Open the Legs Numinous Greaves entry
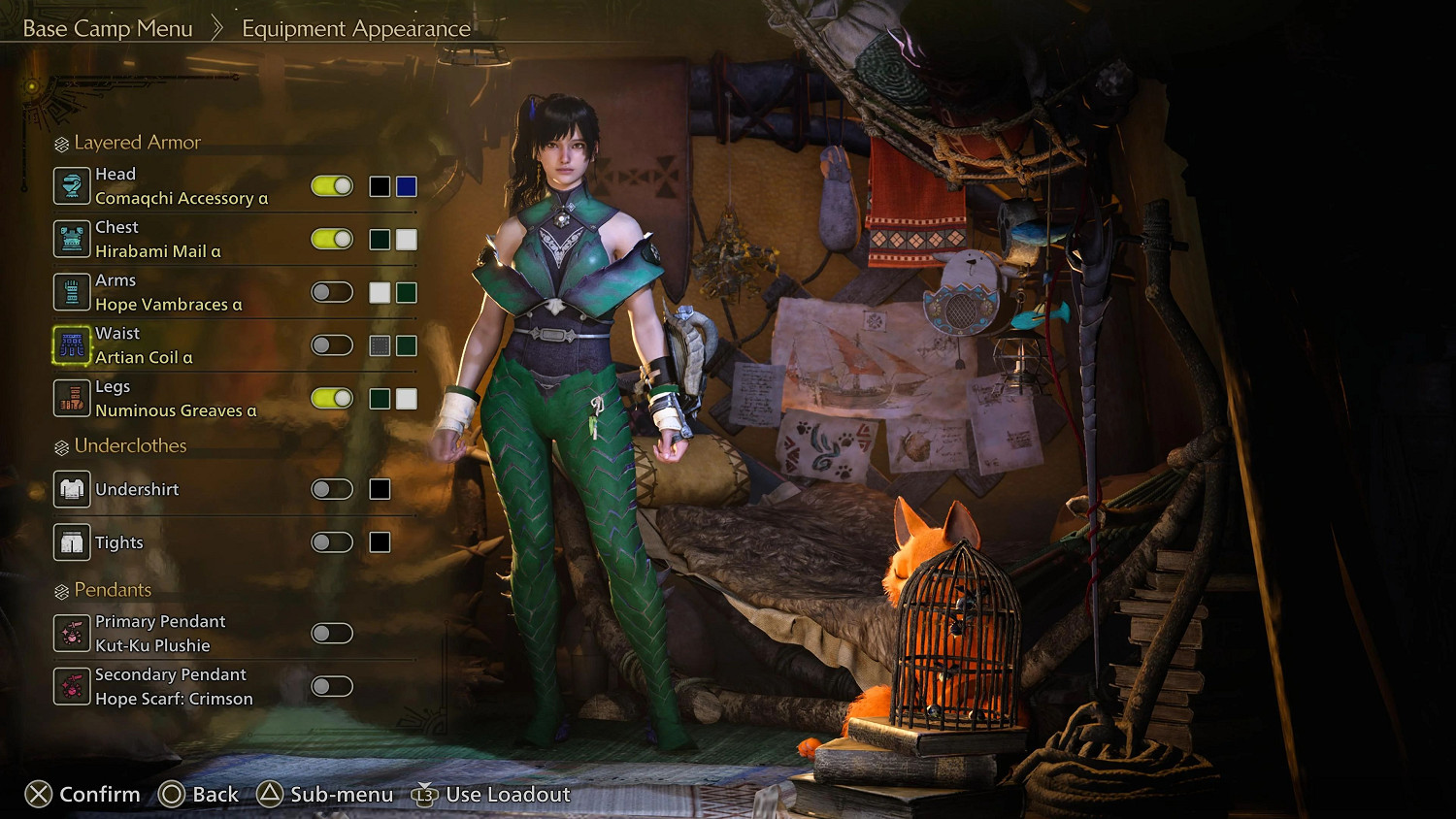The height and width of the screenshot is (819, 1456). pos(176,399)
